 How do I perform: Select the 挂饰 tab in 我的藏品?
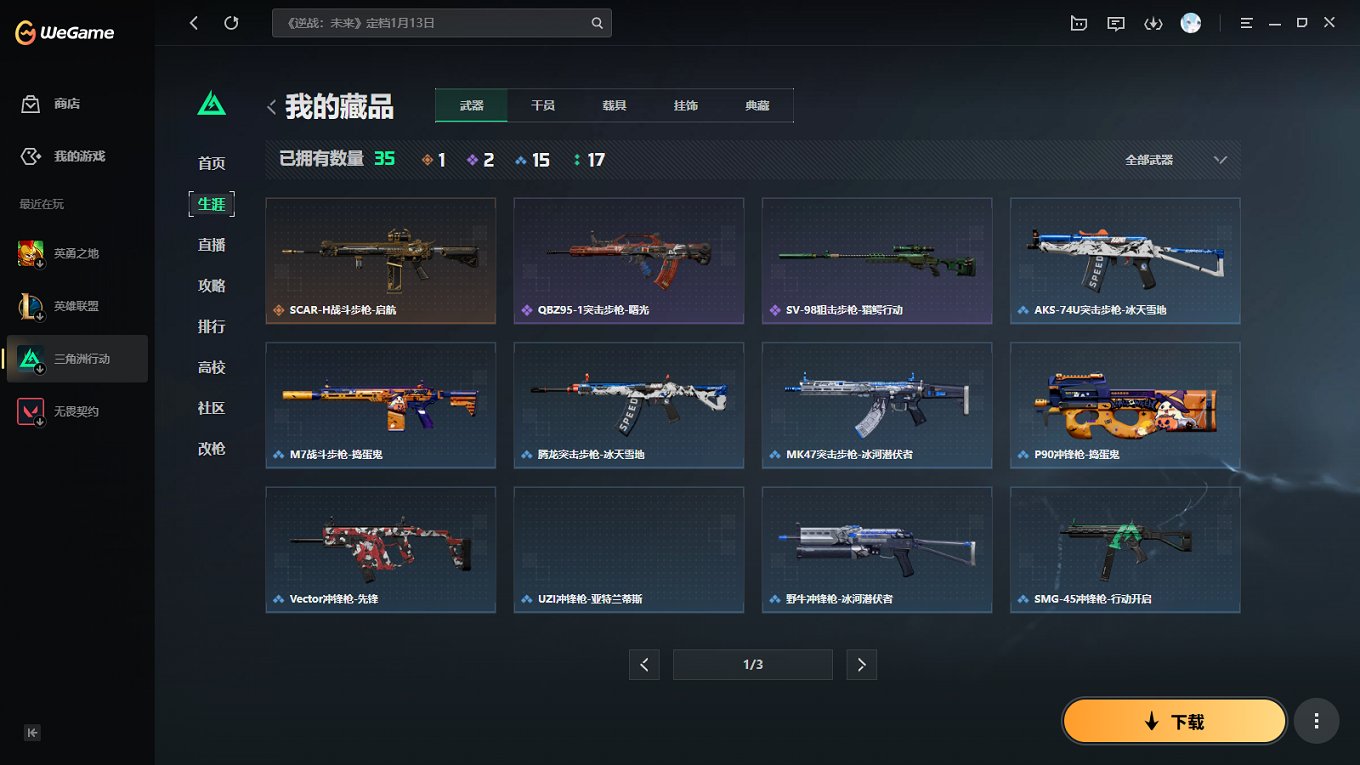coord(685,104)
